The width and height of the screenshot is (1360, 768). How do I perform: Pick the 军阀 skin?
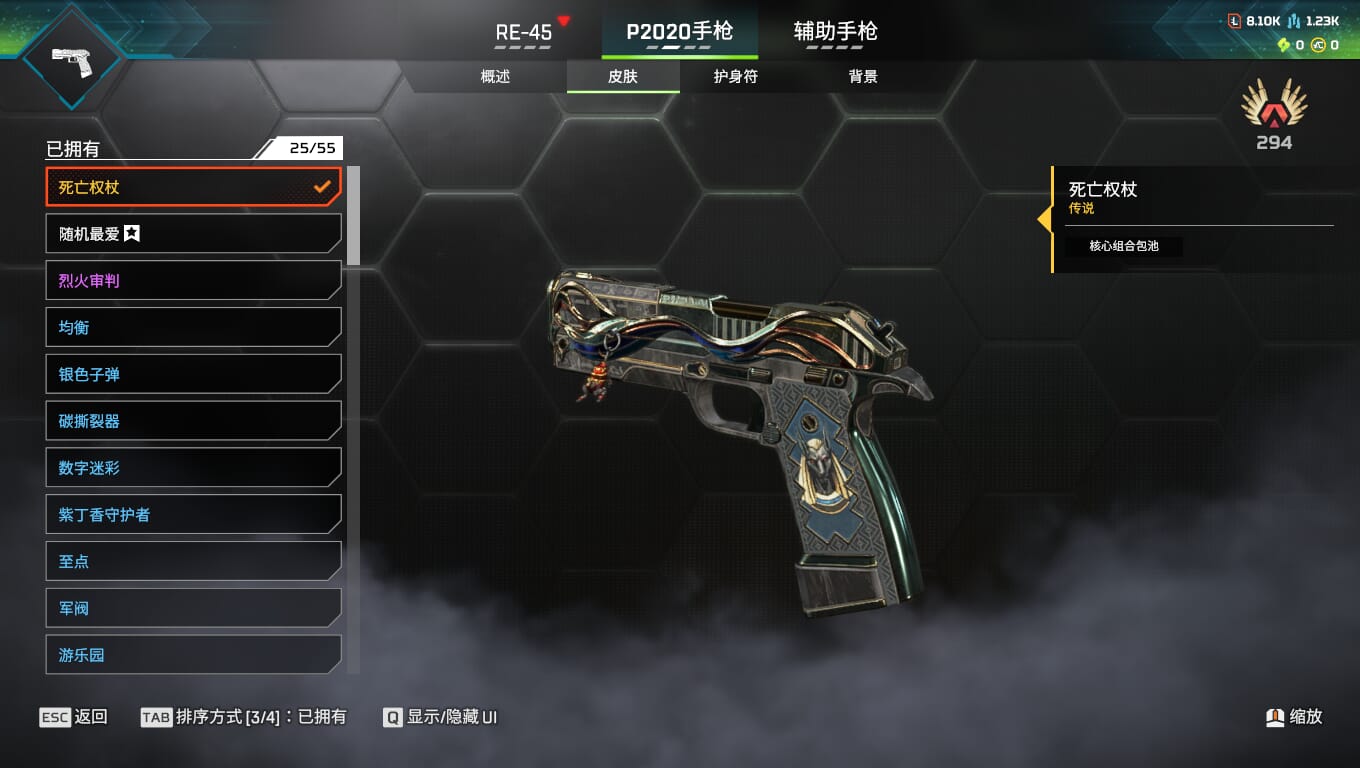click(x=193, y=608)
